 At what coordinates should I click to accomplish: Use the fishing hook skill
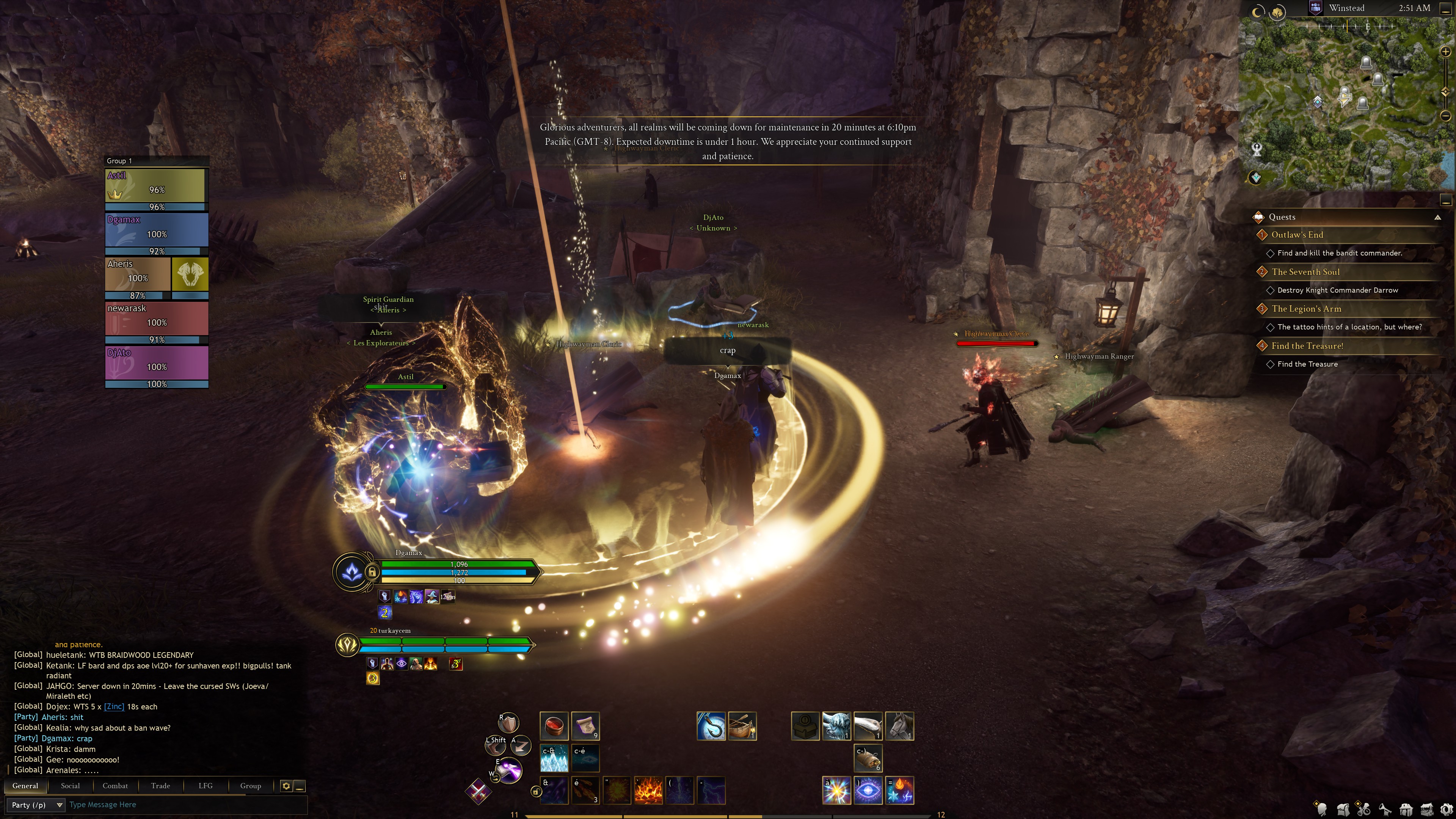coord(711,726)
